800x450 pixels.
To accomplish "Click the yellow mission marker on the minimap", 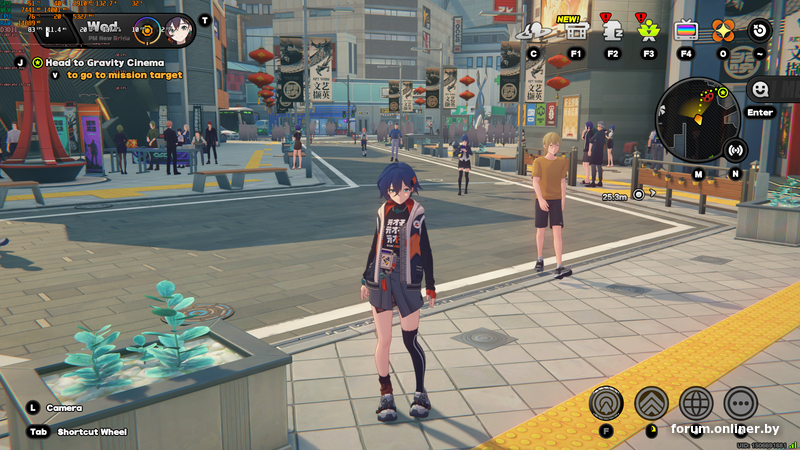I will (x=722, y=92).
